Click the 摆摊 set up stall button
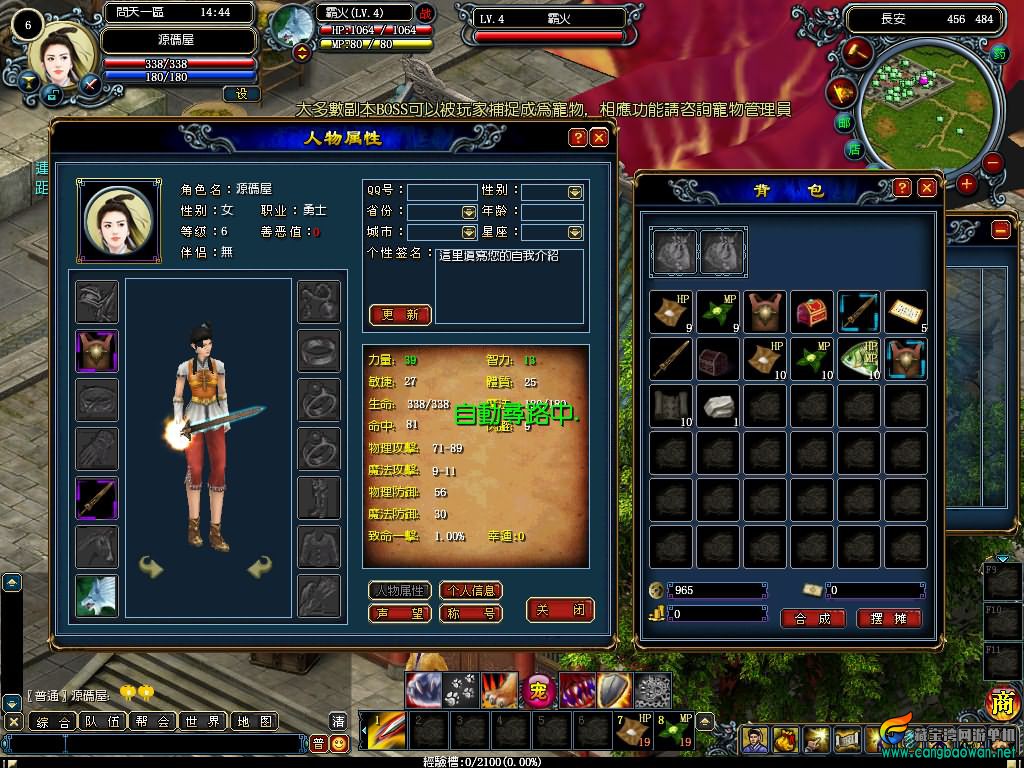1024x768 pixels. [x=888, y=618]
